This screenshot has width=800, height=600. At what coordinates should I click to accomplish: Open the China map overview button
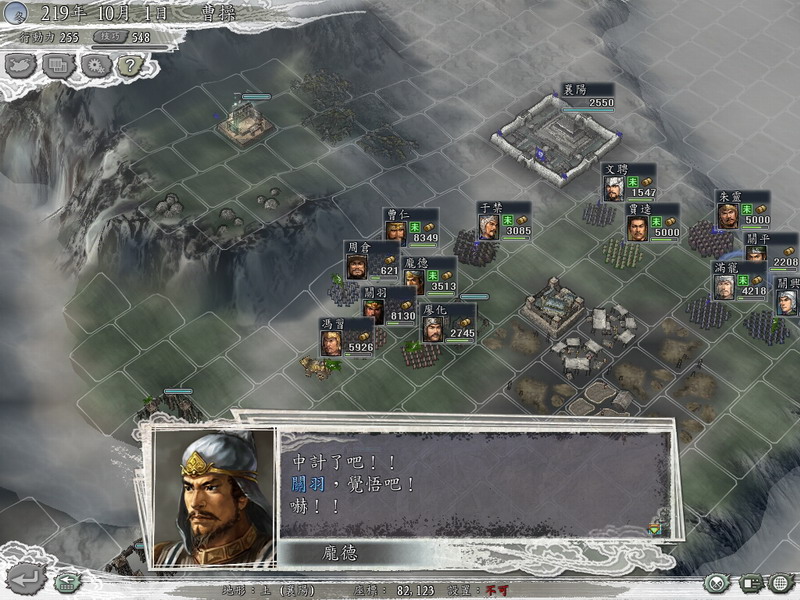pyautogui.click(x=20, y=66)
